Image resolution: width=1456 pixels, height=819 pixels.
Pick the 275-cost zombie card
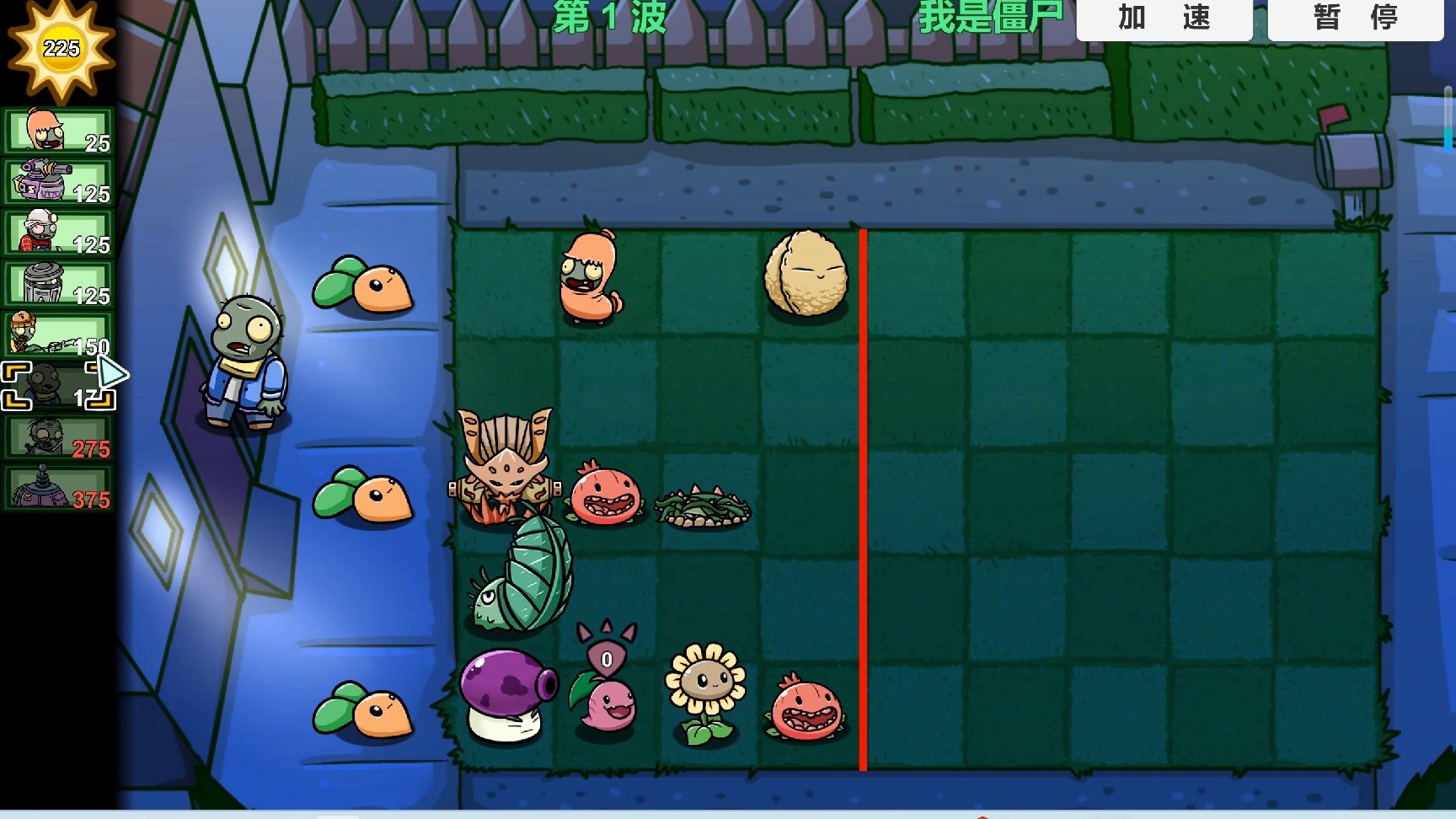(59, 437)
